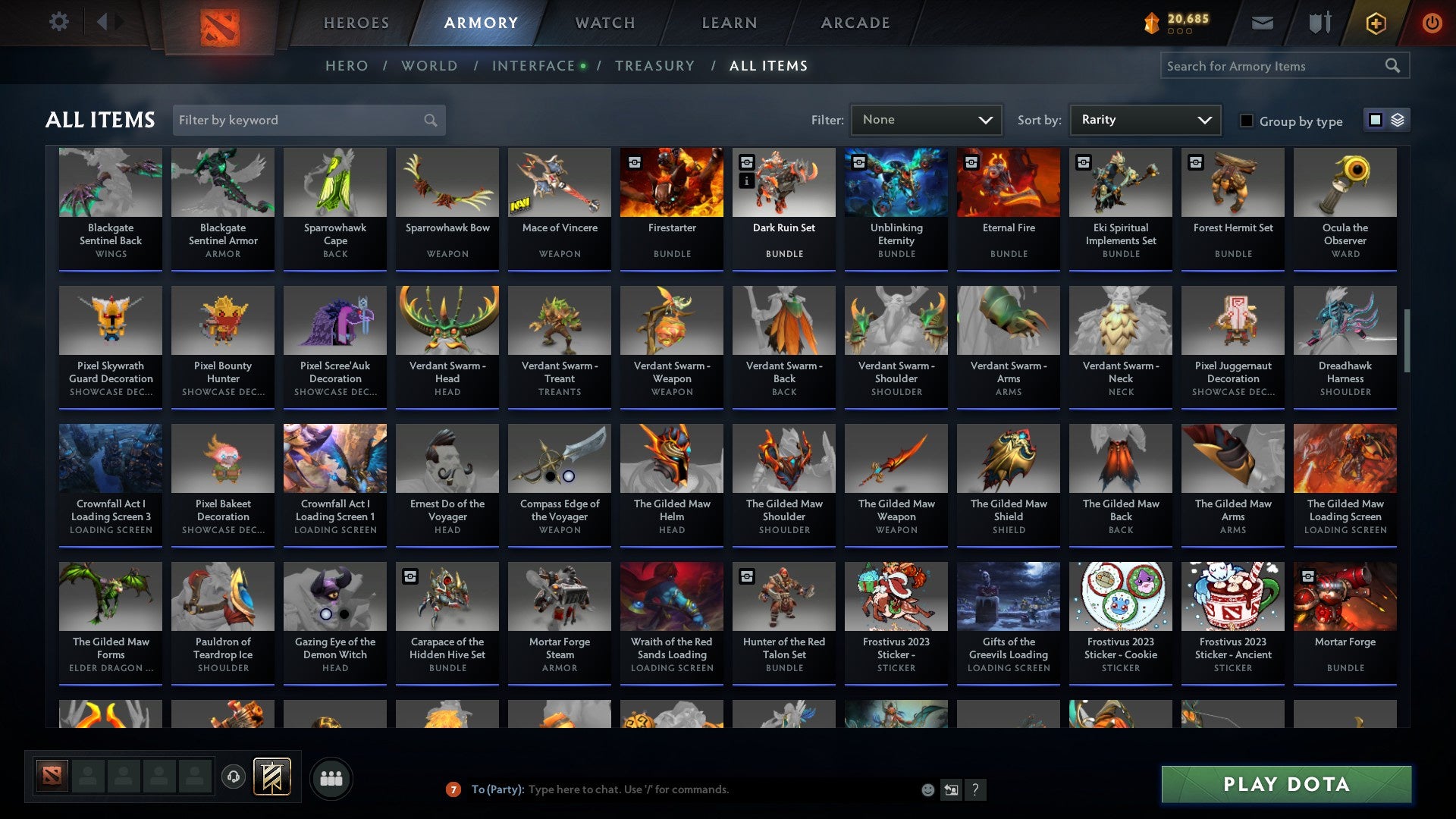Enable the Group by type checkbox
Viewport: 1456px width, 819px height.
point(1247,120)
